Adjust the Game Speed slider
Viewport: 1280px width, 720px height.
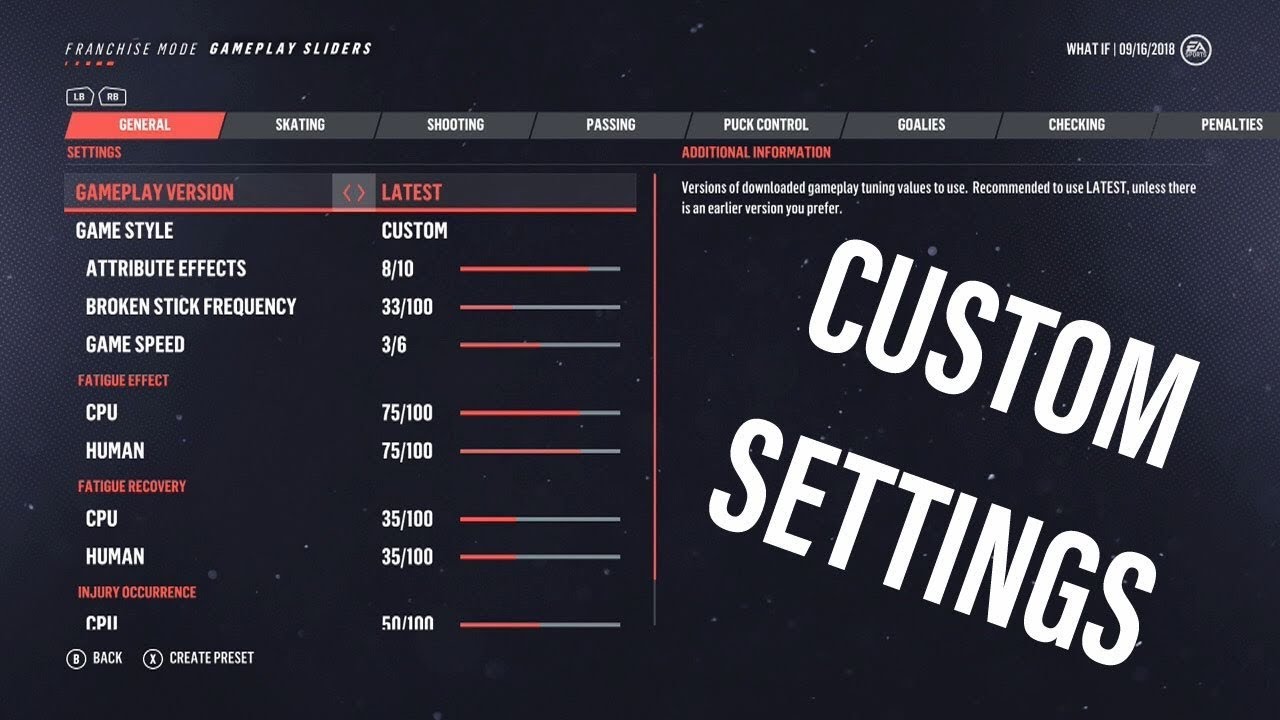(540, 346)
